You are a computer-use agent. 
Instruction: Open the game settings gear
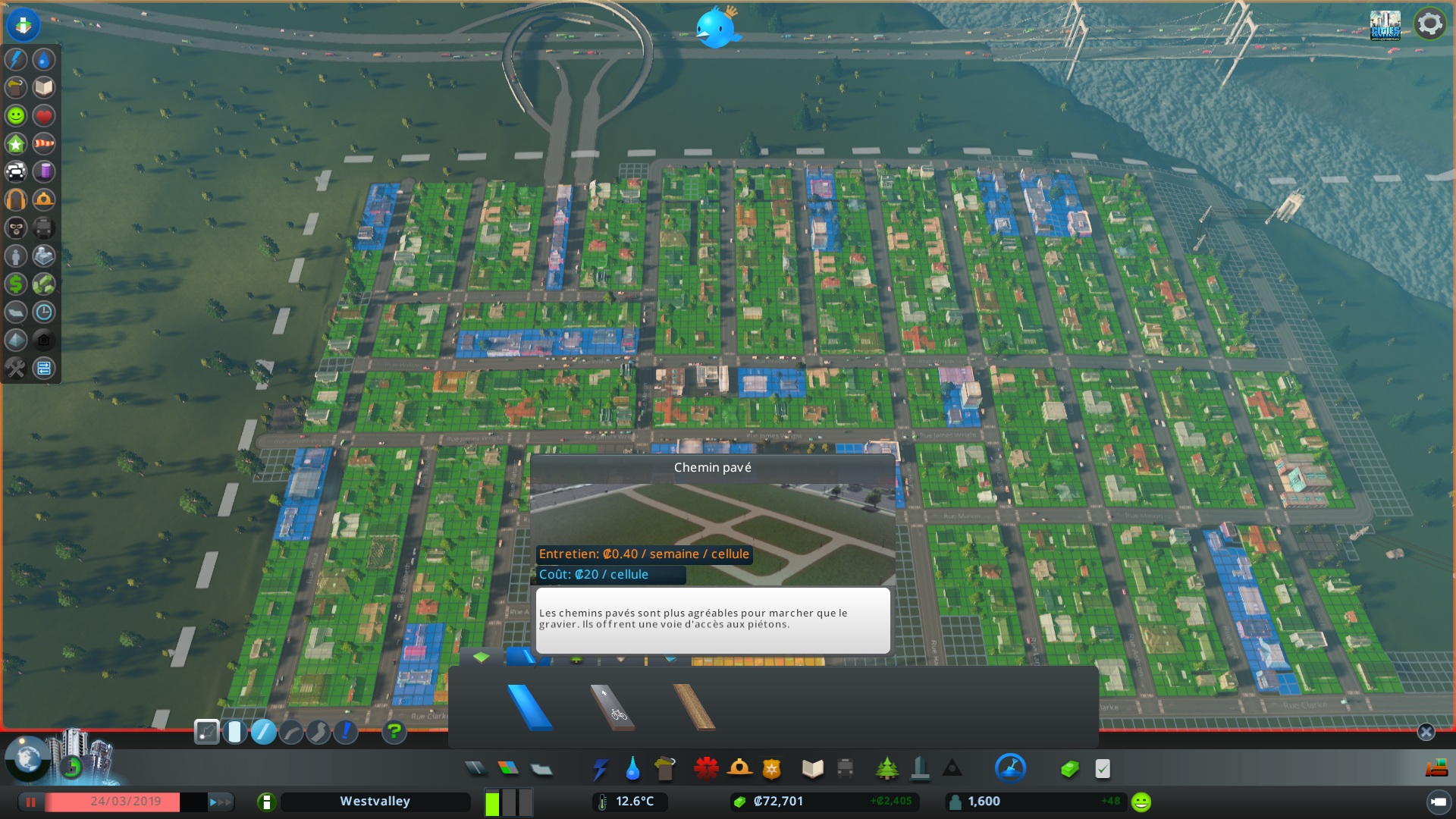(1429, 23)
